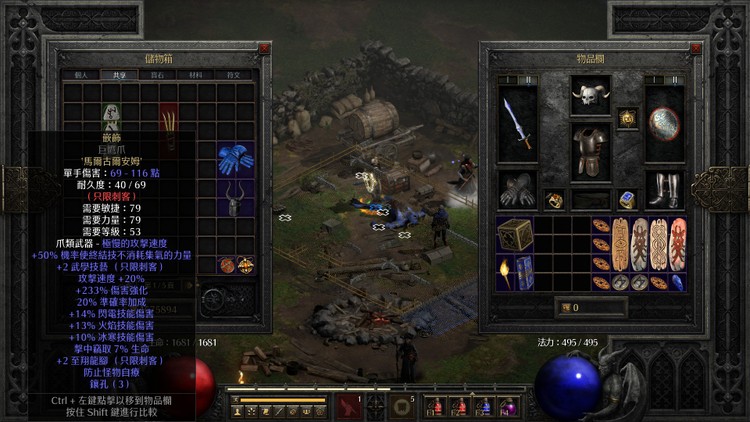Click the equipped gauntlets slot

click(518, 189)
